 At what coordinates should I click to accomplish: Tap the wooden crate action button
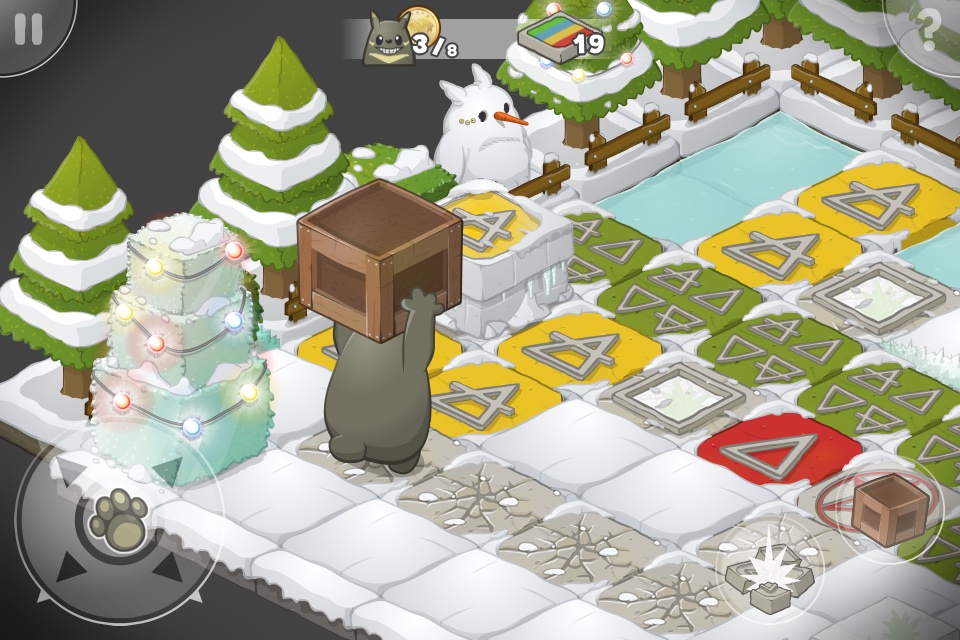879,508
